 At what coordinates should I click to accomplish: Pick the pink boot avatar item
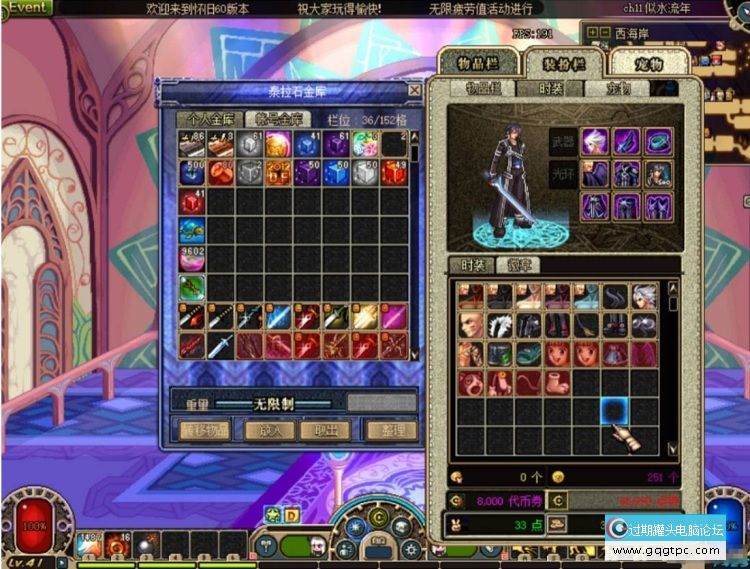pos(557,383)
